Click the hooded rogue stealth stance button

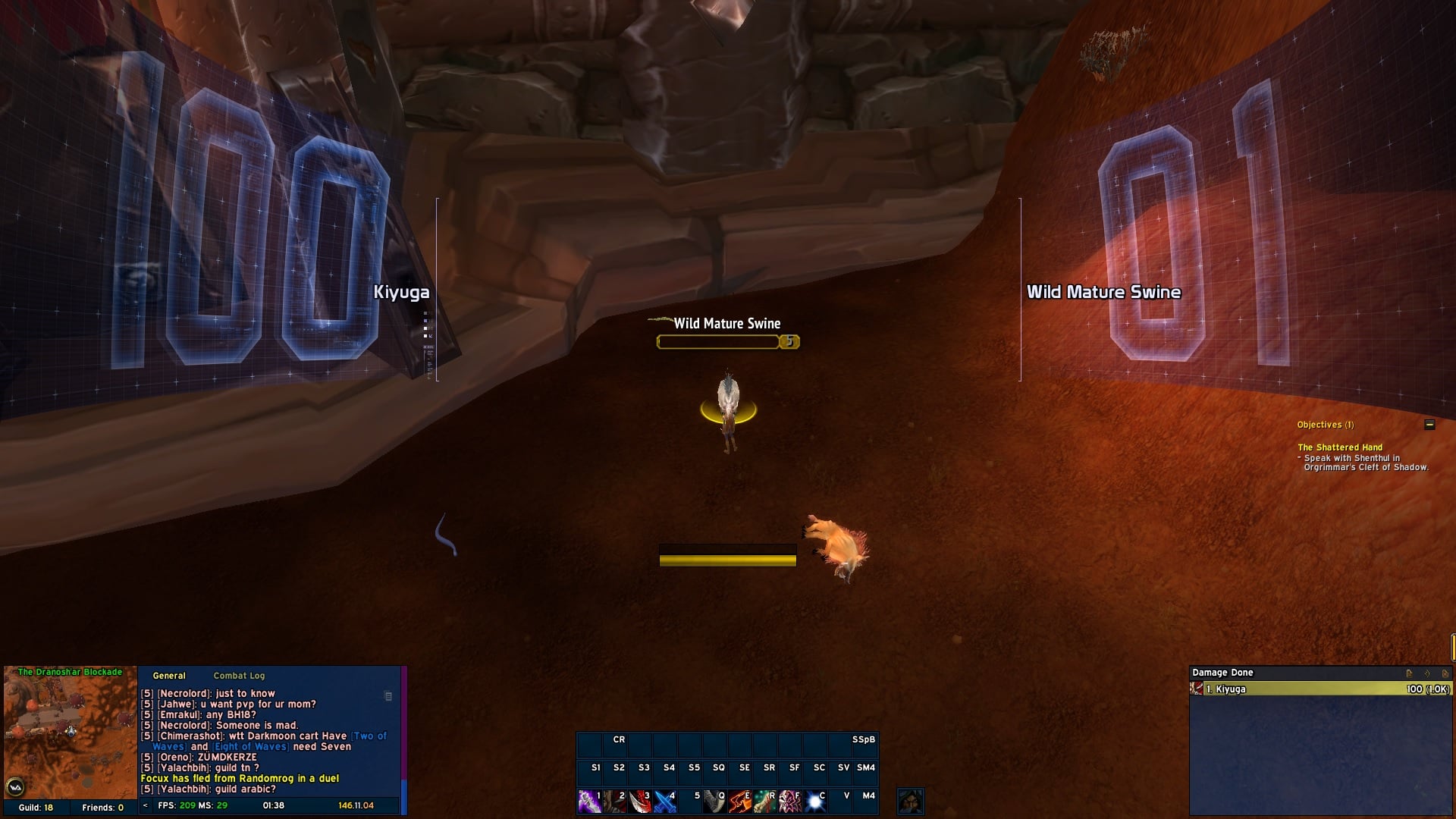(910, 802)
